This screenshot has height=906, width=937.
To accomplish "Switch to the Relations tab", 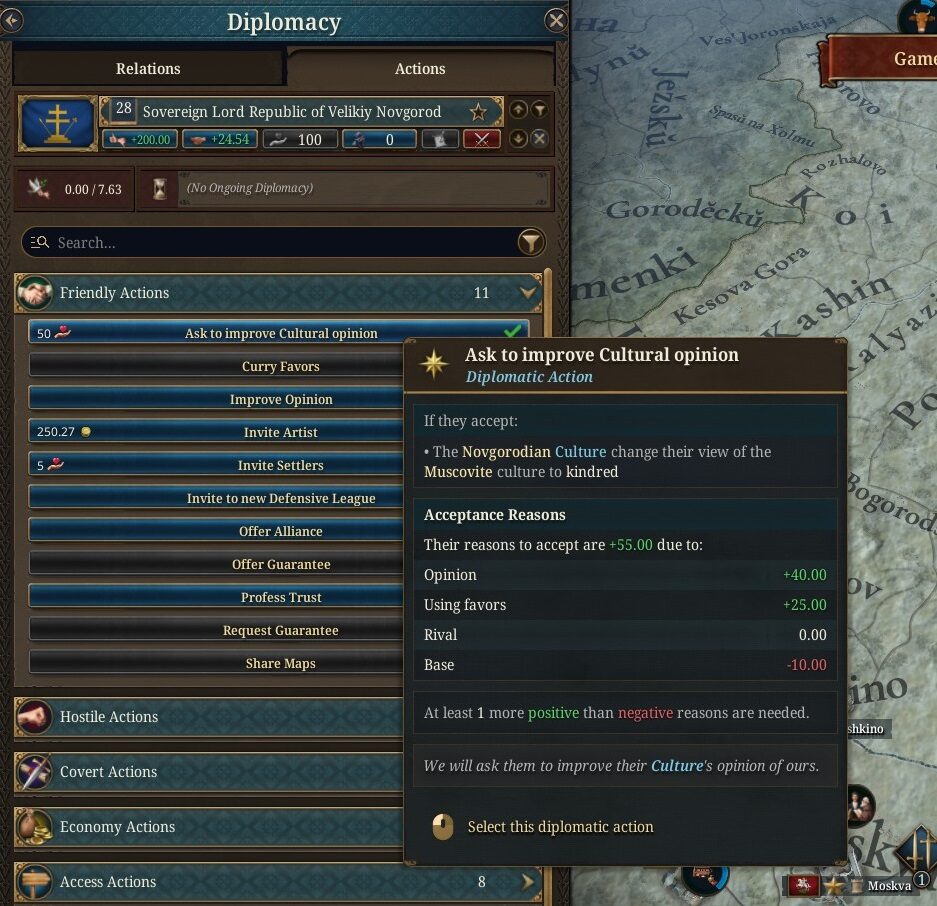I will pyautogui.click(x=148, y=68).
